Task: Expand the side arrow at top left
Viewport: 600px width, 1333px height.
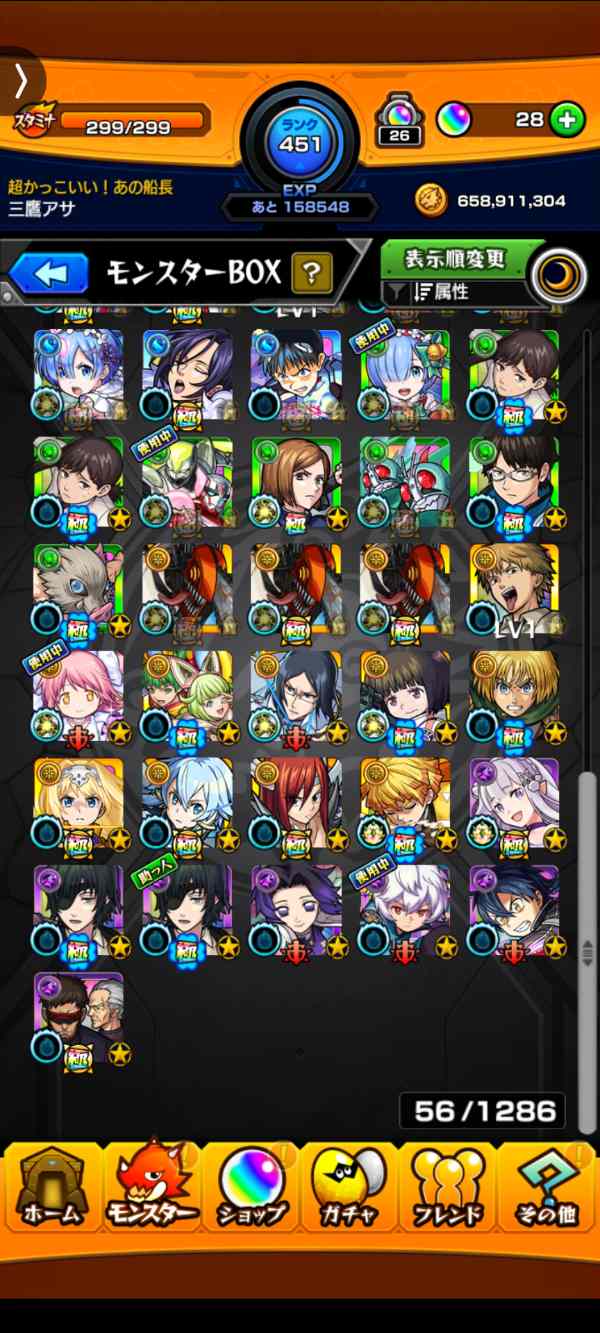Action: point(20,78)
